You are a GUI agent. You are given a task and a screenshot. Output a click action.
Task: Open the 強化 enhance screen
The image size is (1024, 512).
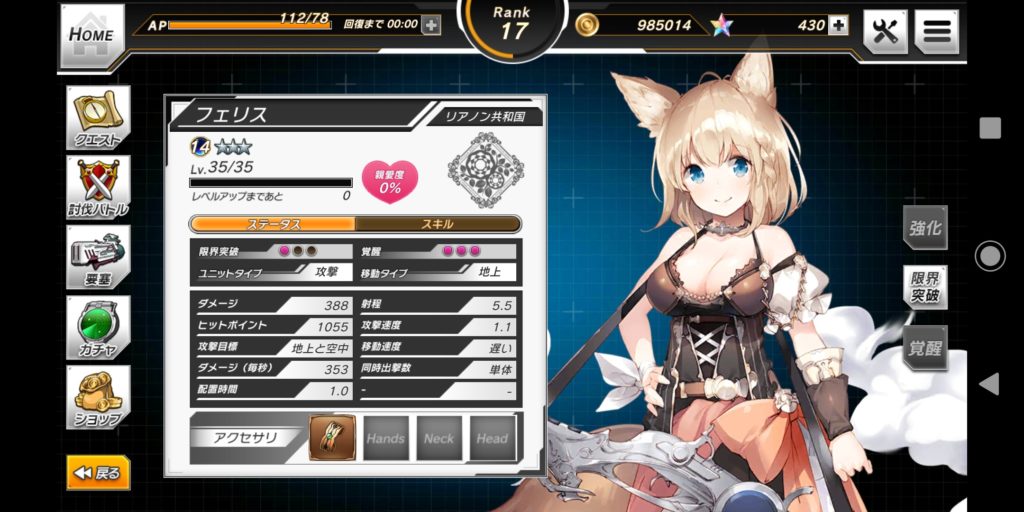[x=925, y=228]
